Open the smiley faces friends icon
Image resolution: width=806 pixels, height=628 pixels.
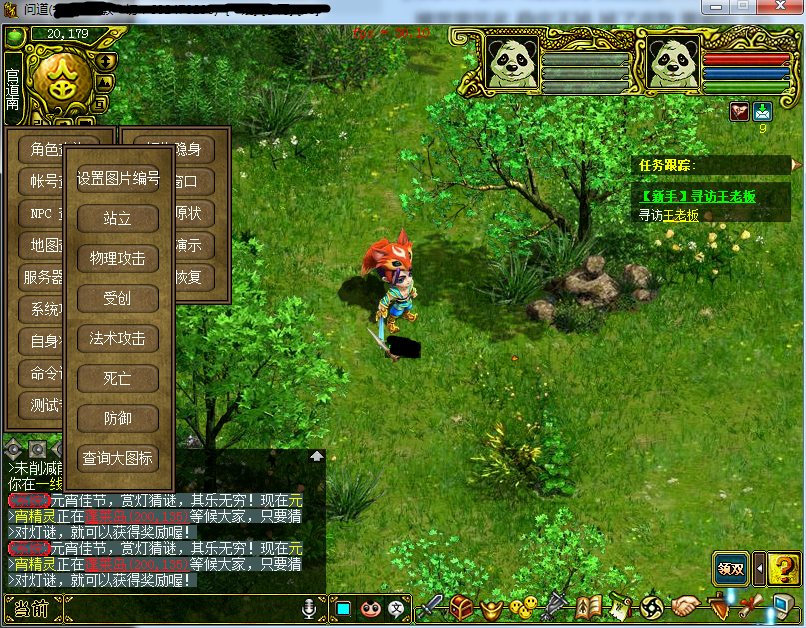tap(522, 607)
